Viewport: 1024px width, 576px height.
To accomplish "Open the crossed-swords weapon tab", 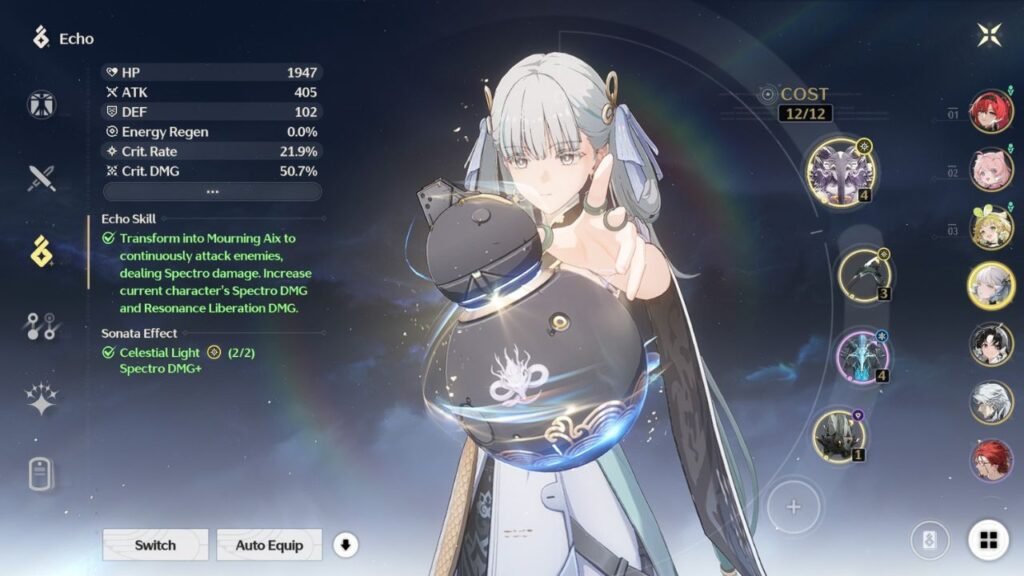I will (42, 179).
